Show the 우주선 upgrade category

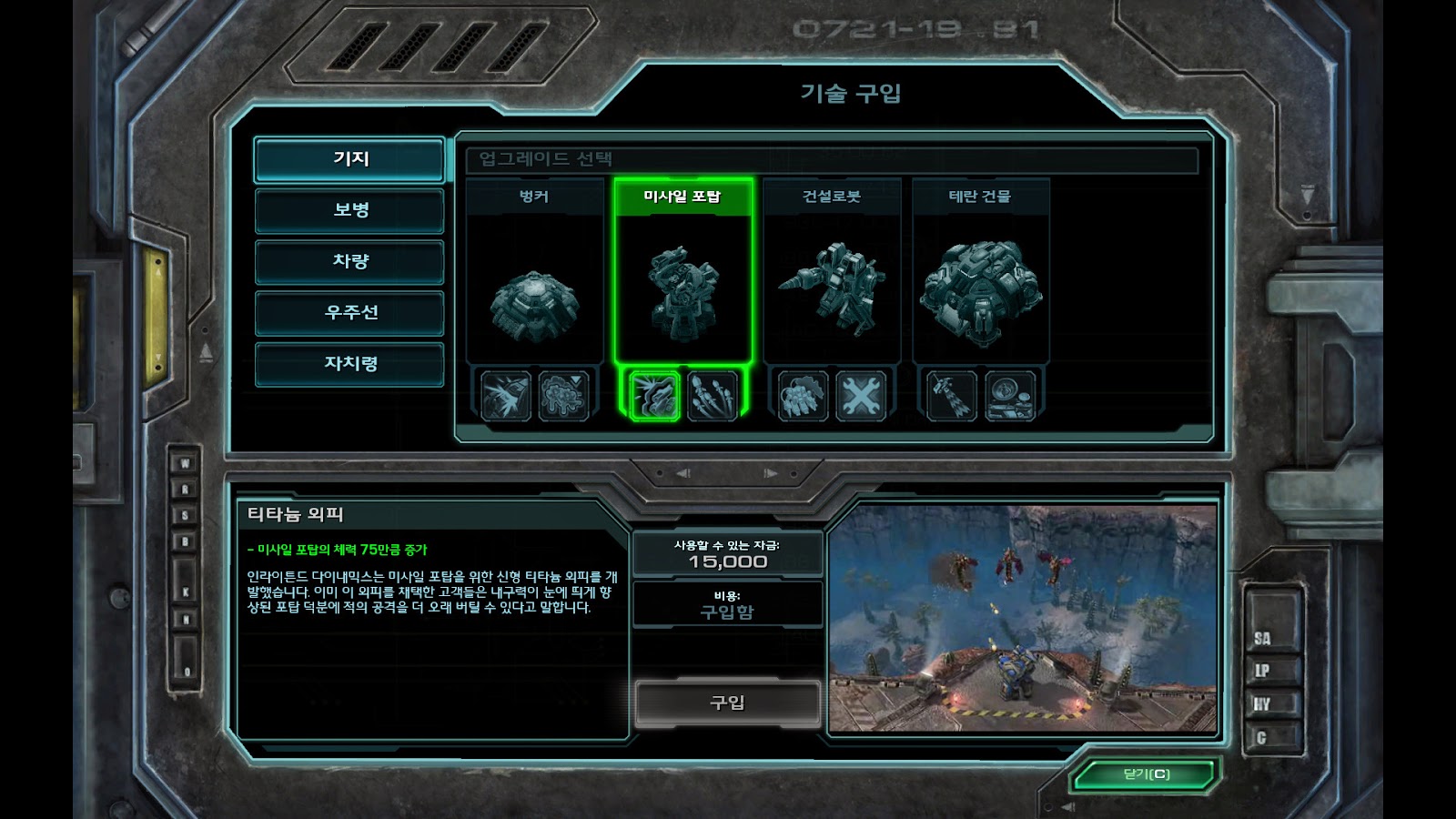[x=350, y=312]
